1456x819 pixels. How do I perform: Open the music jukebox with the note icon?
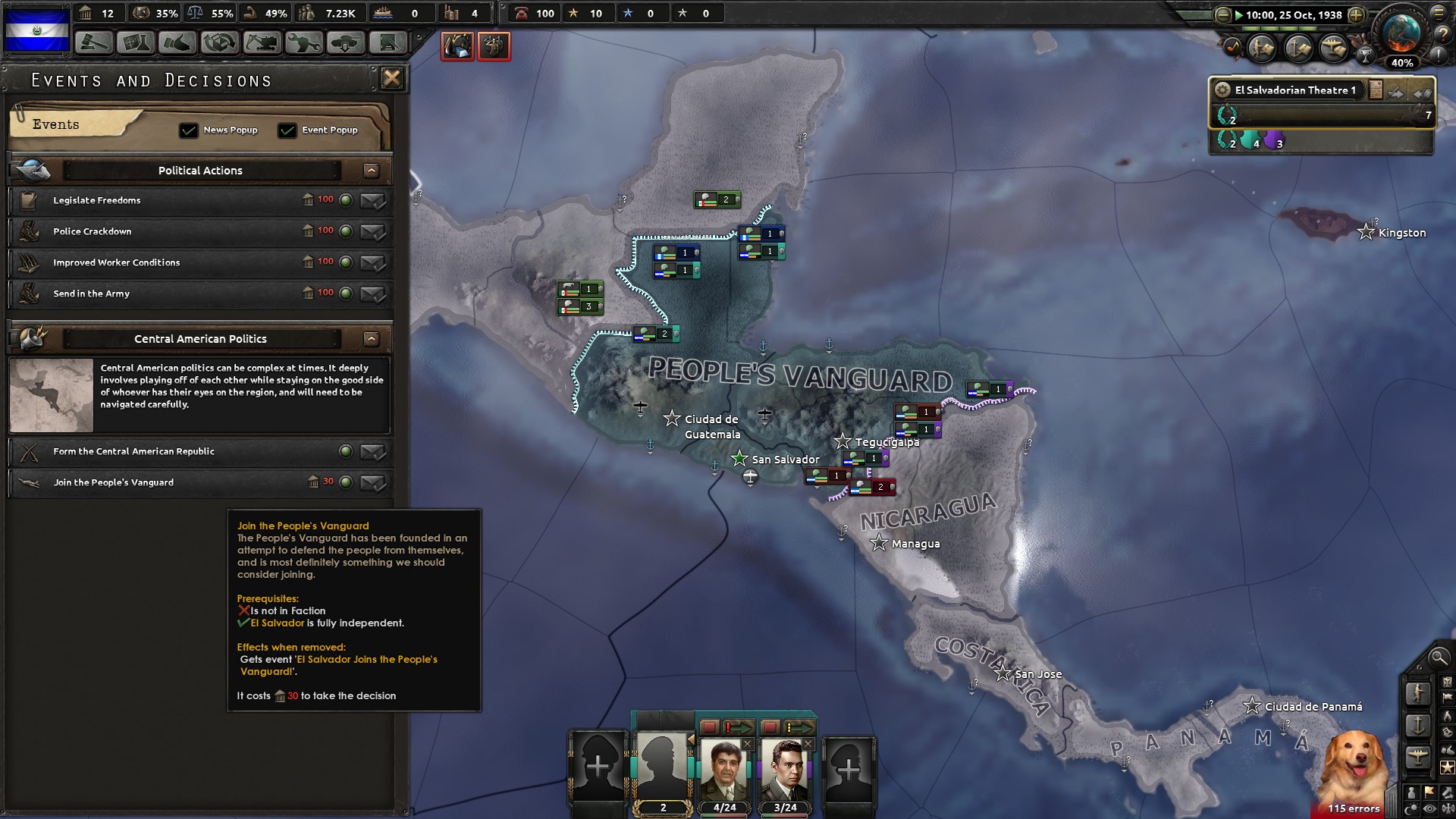1232,45
